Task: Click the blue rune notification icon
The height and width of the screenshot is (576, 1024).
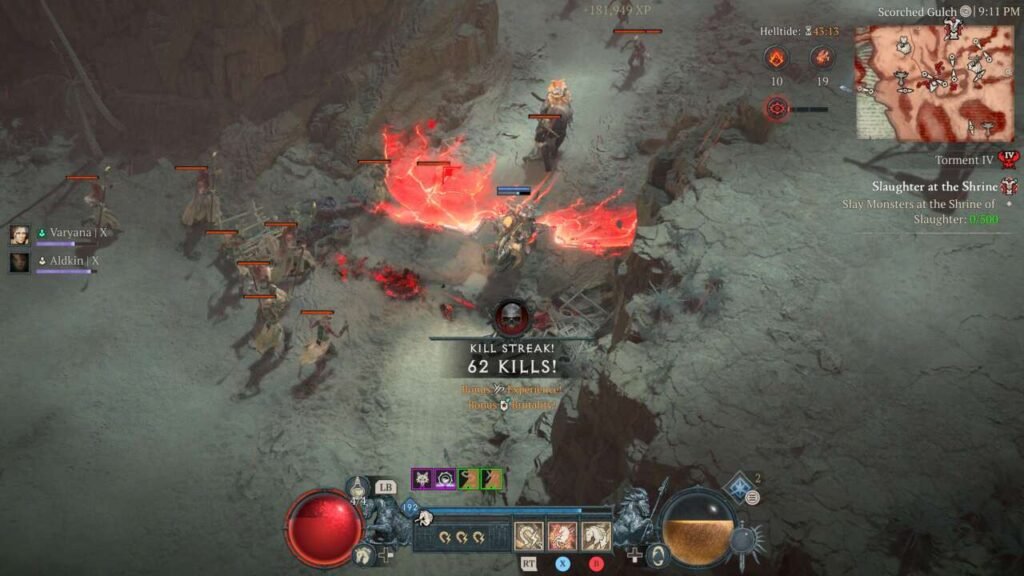Action: click(741, 490)
